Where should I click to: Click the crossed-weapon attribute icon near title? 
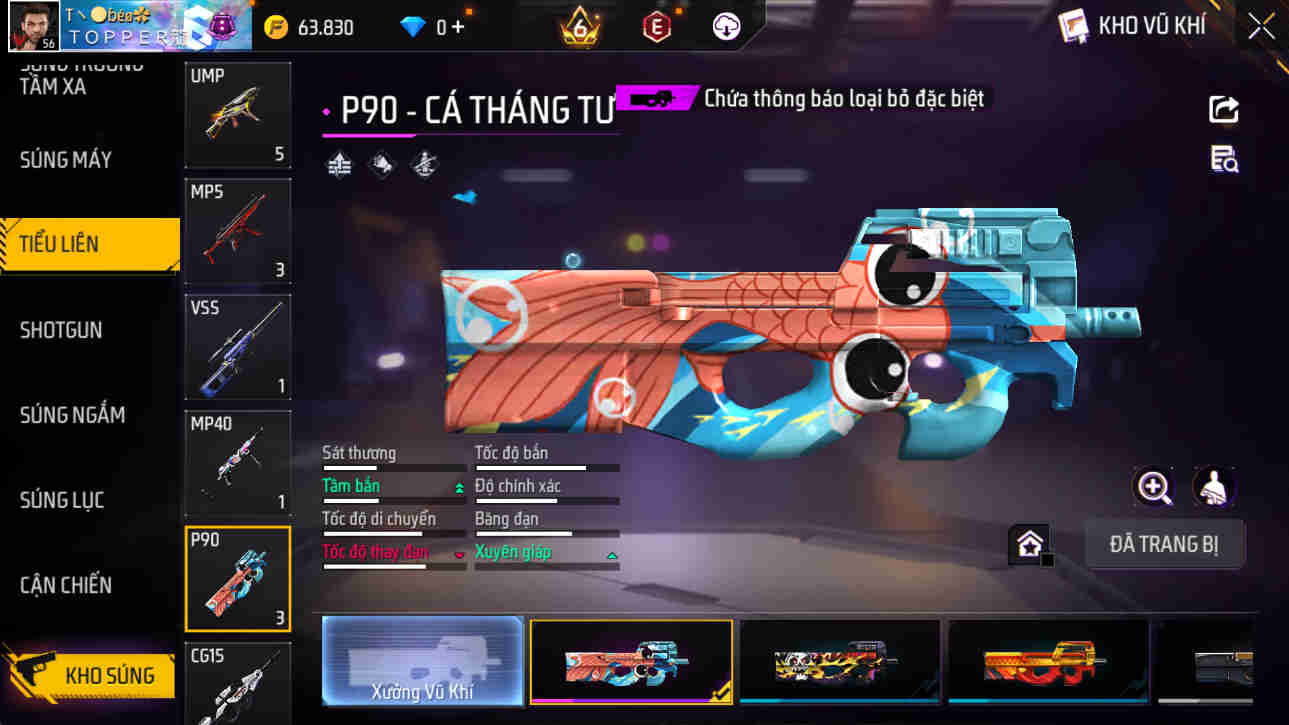click(x=424, y=164)
